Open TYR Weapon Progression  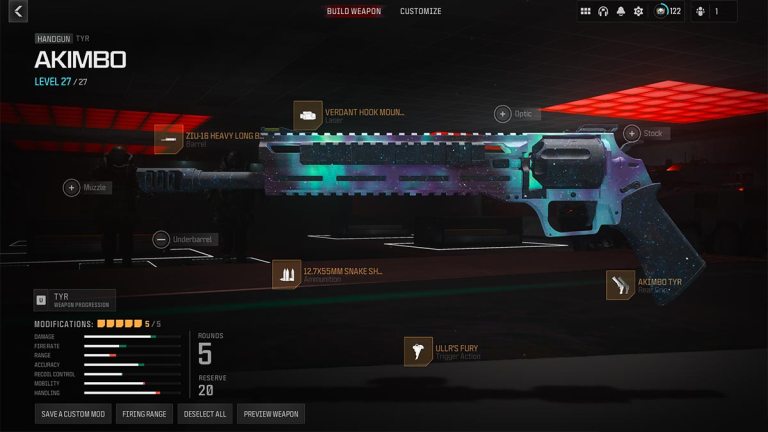point(75,300)
